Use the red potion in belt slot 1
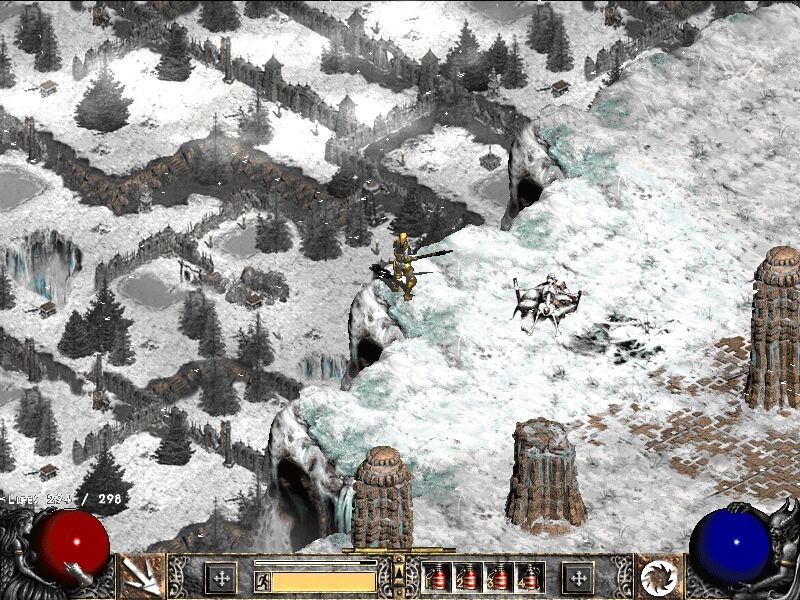This screenshot has height=600, width=800. tap(437, 577)
